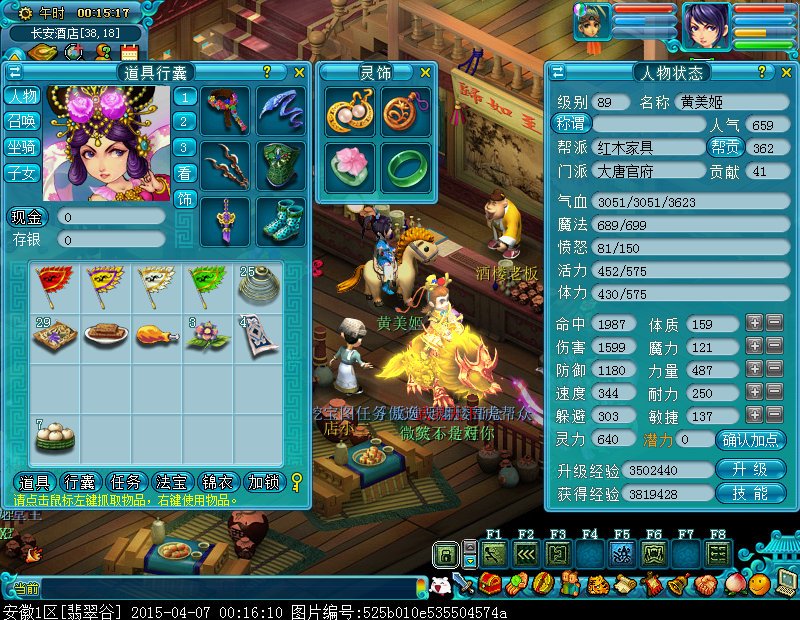800x620 pixels.
Task: Select the green boots equipment slot
Action: [x=281, y=221]
